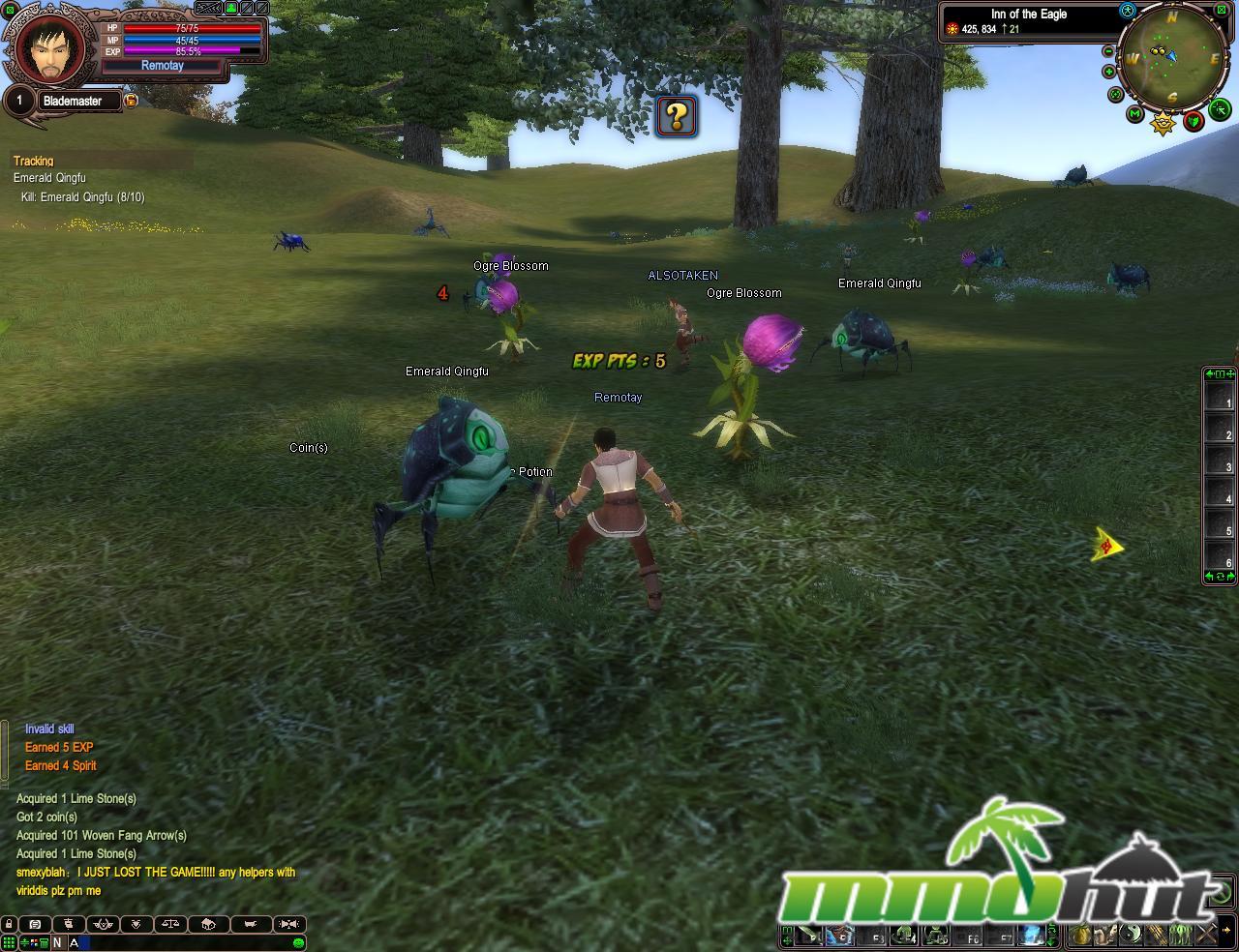Zoom out the minimap with minus button
Screen dimensions: 1239x952
pos(1108,51)
